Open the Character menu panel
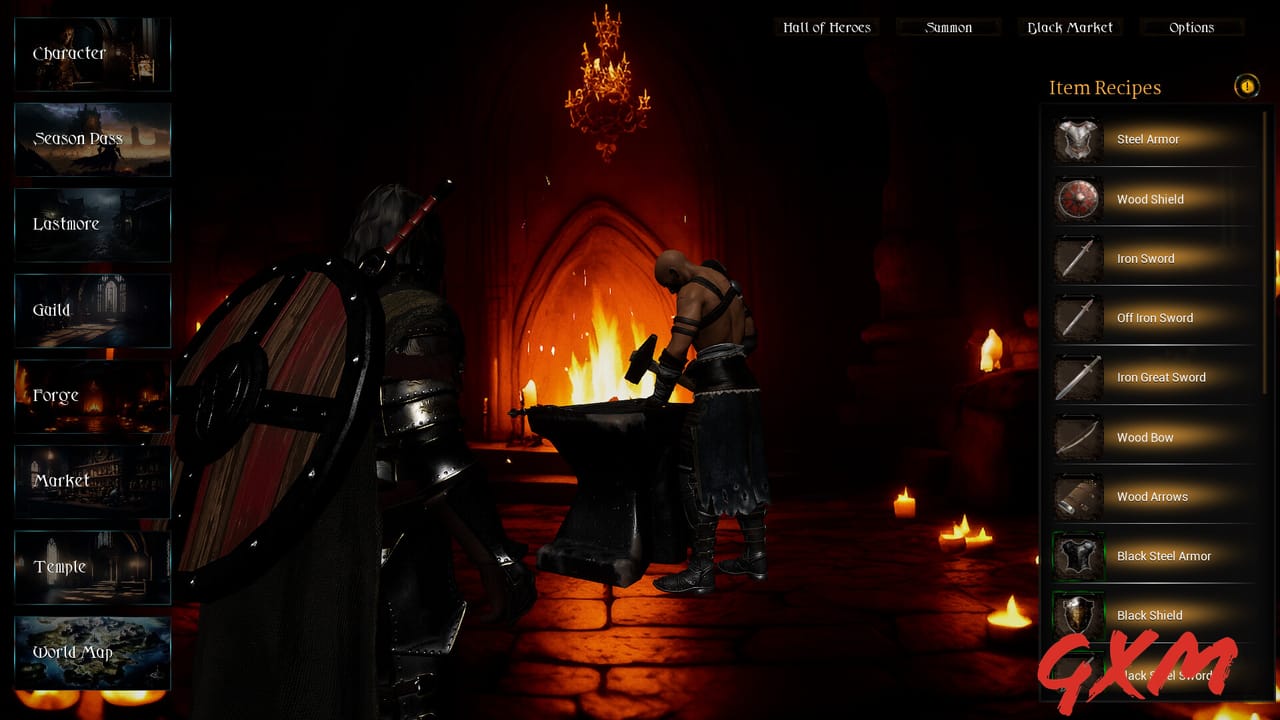 click(x=92, y=54)
